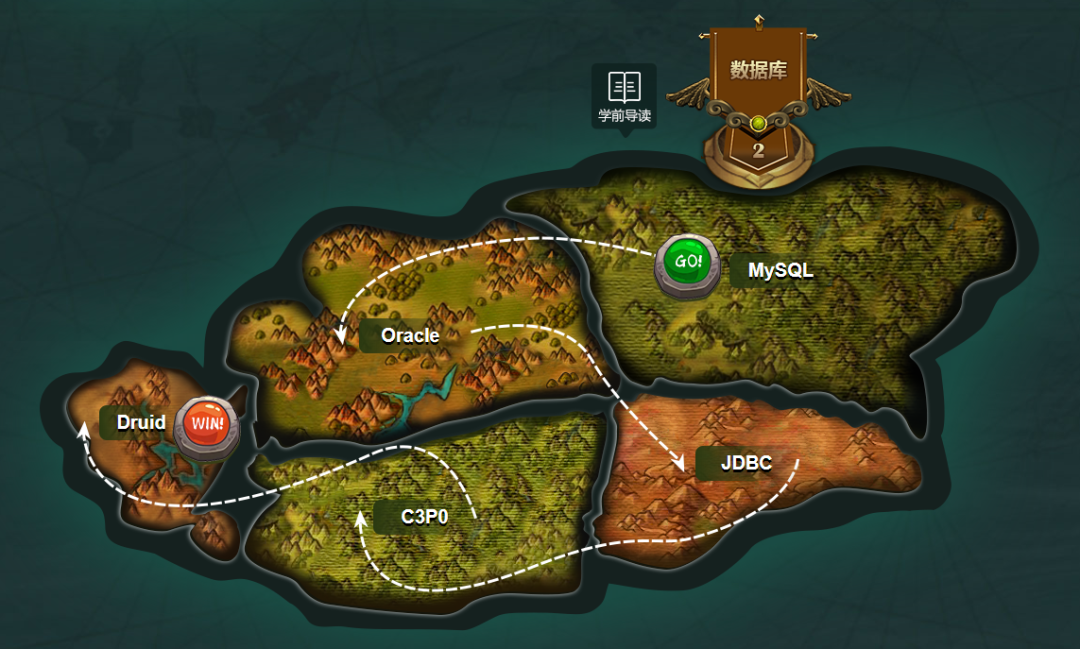
Task: Choose the Druid level label
Action: coord(141,422)
